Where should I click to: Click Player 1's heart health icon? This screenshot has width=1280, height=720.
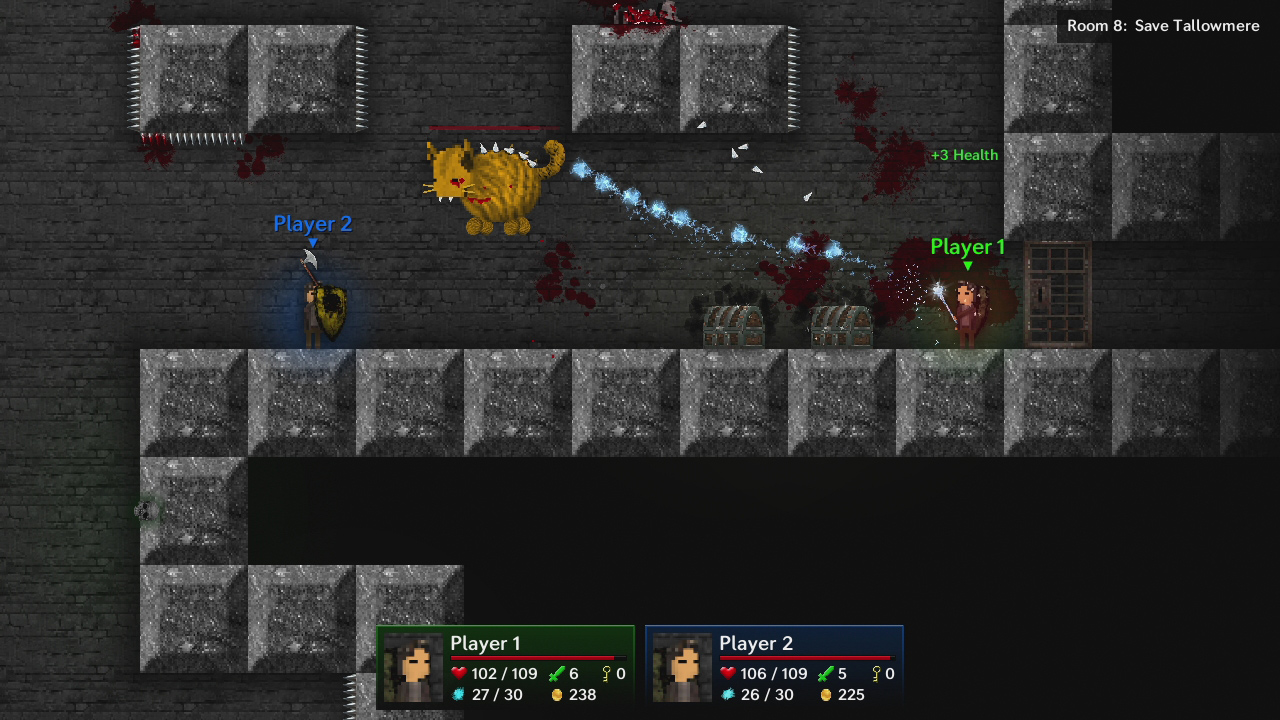459,673
